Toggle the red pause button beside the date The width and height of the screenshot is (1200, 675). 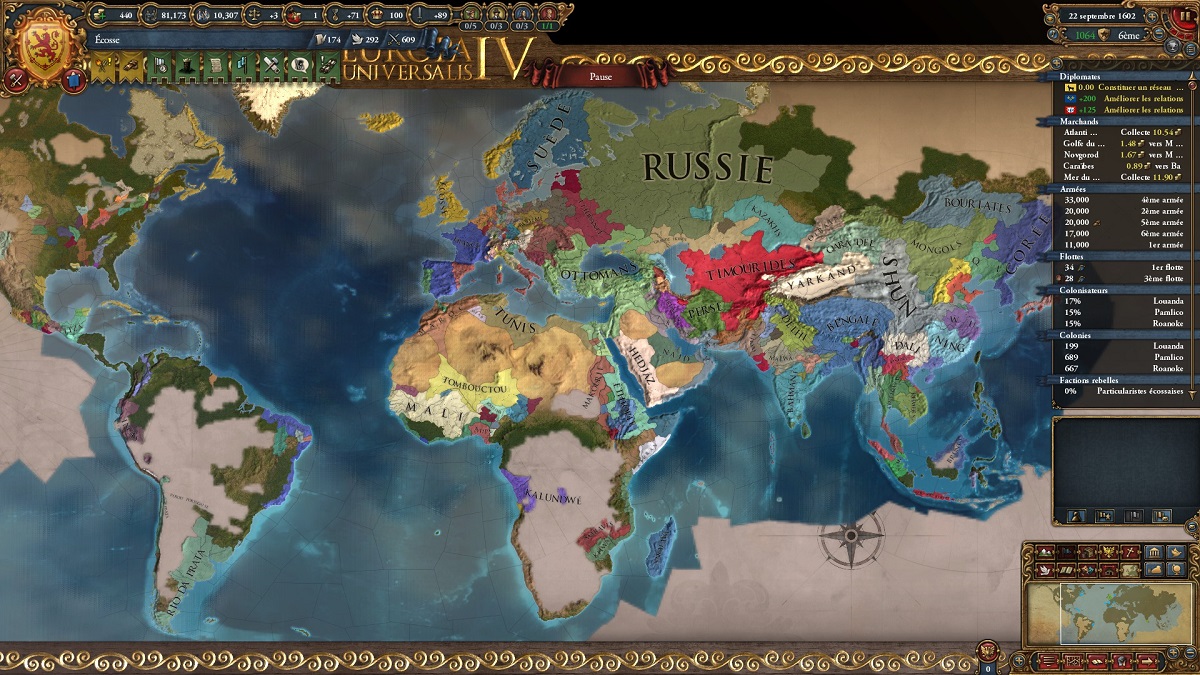click(1187, 15)
